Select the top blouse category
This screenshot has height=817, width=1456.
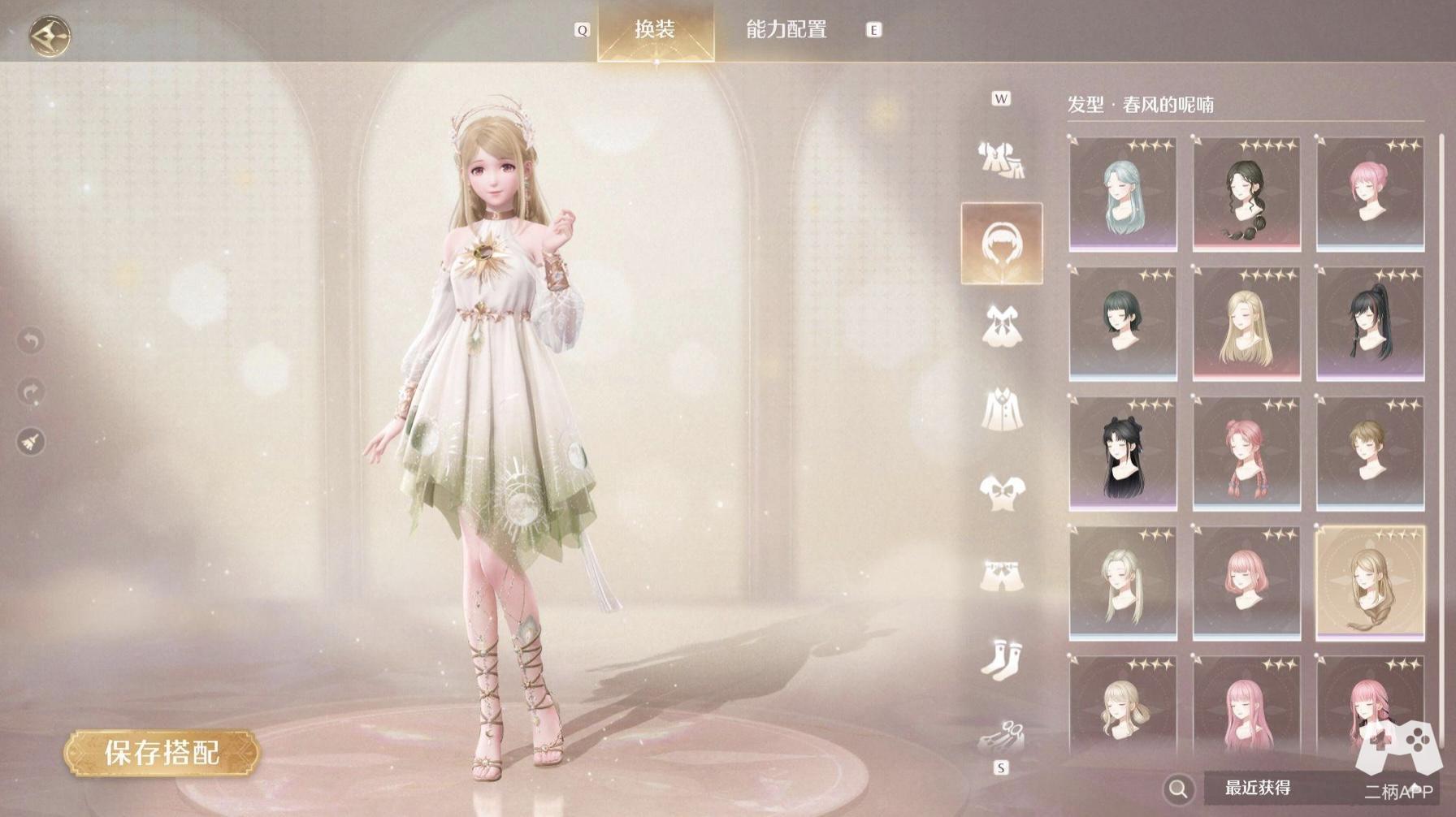[1001, 492]
